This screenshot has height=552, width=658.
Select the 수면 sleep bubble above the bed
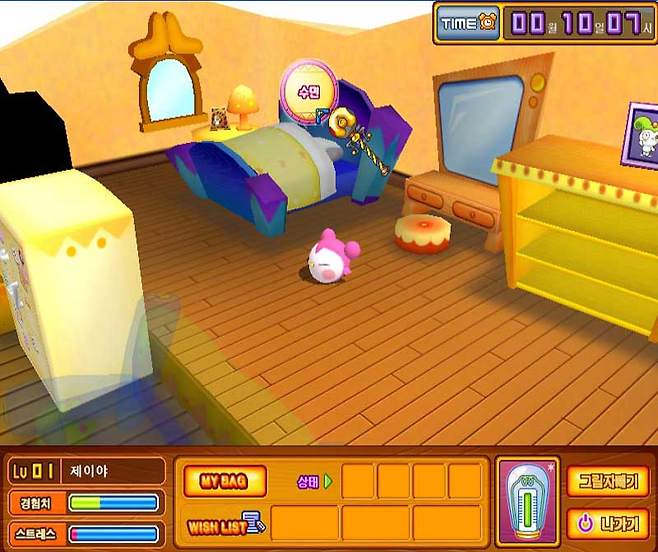coord(306,89)
